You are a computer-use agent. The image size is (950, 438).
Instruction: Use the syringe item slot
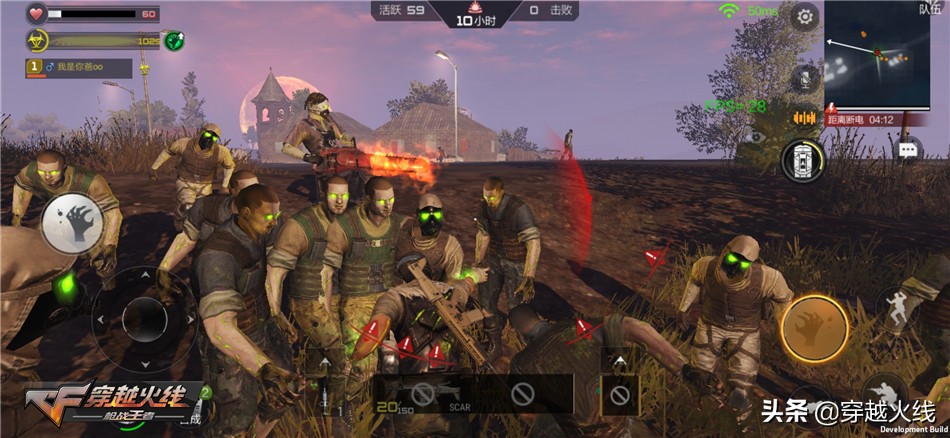(324, 396)
